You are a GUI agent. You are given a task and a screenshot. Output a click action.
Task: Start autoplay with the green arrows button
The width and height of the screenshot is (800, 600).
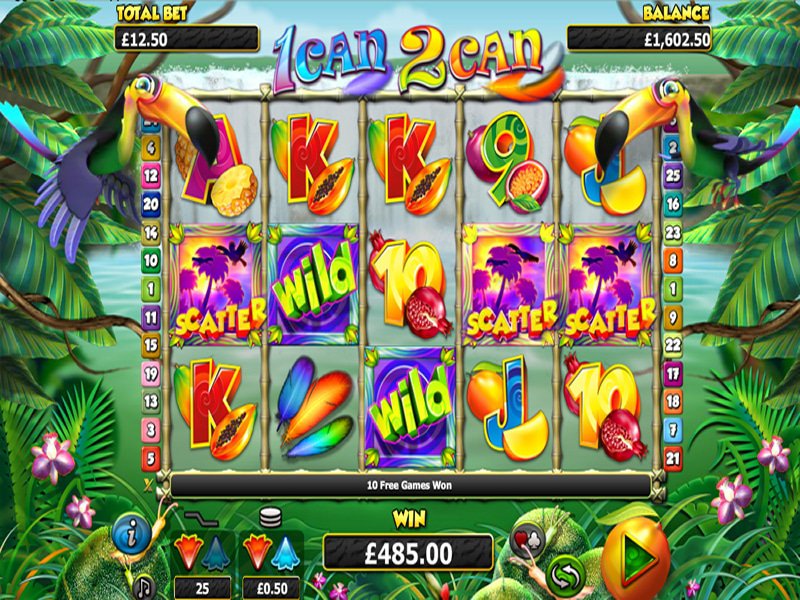coord(565,573)
